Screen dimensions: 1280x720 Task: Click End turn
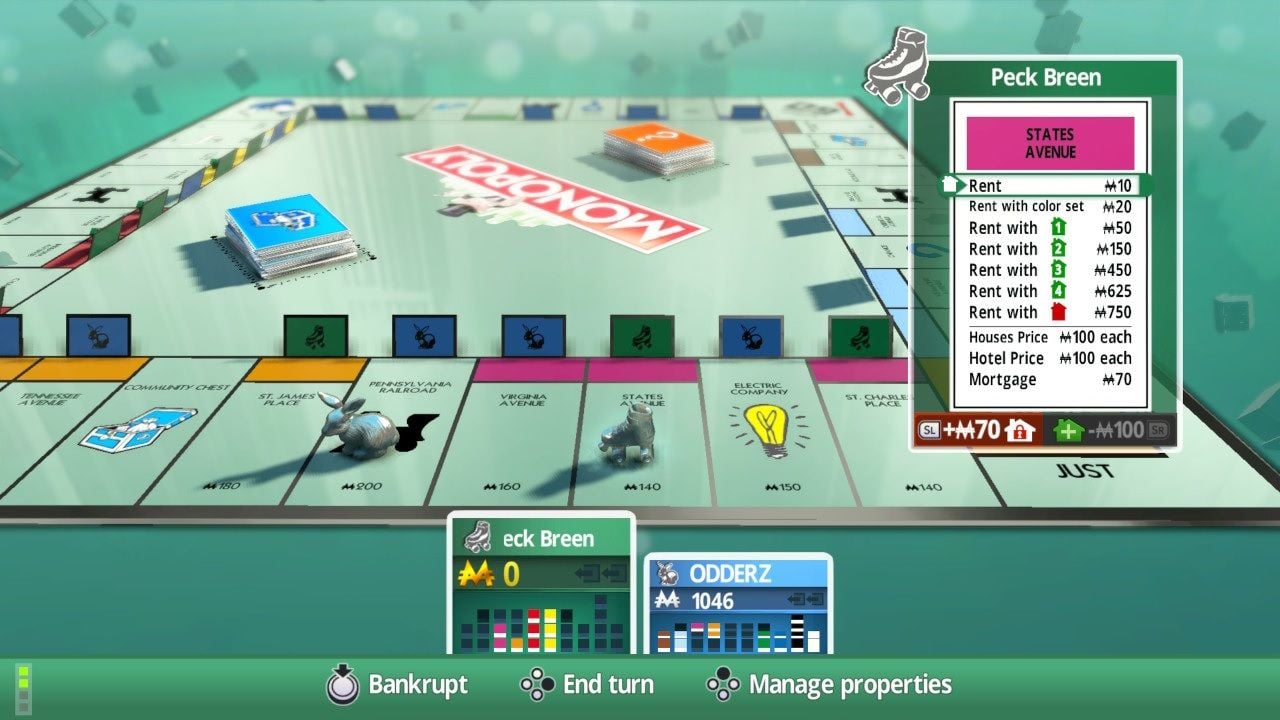604,685
